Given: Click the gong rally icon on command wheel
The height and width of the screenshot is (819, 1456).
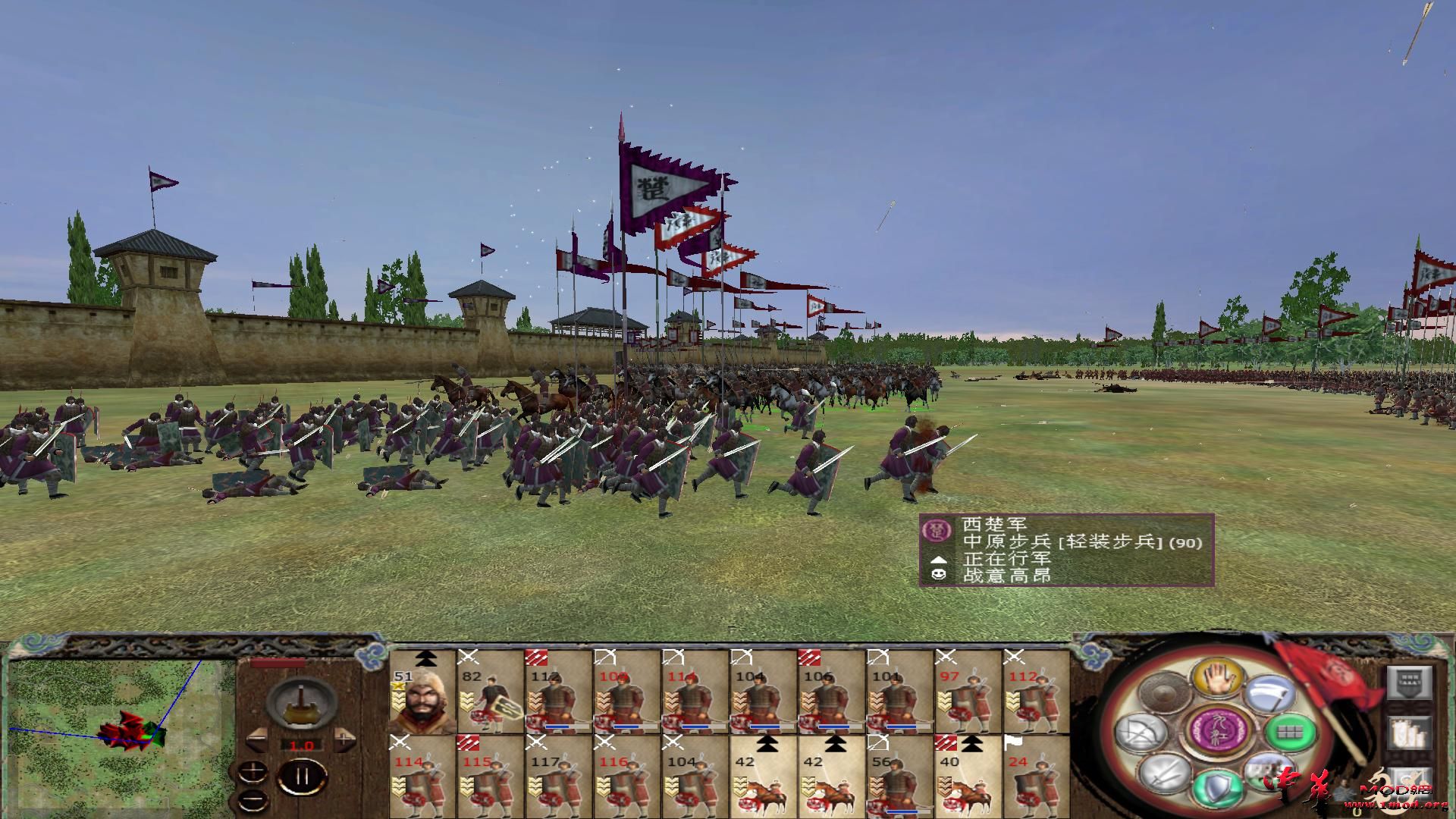Looking at the screenshot, I should pyautogui.click(x=1162, y=693).
